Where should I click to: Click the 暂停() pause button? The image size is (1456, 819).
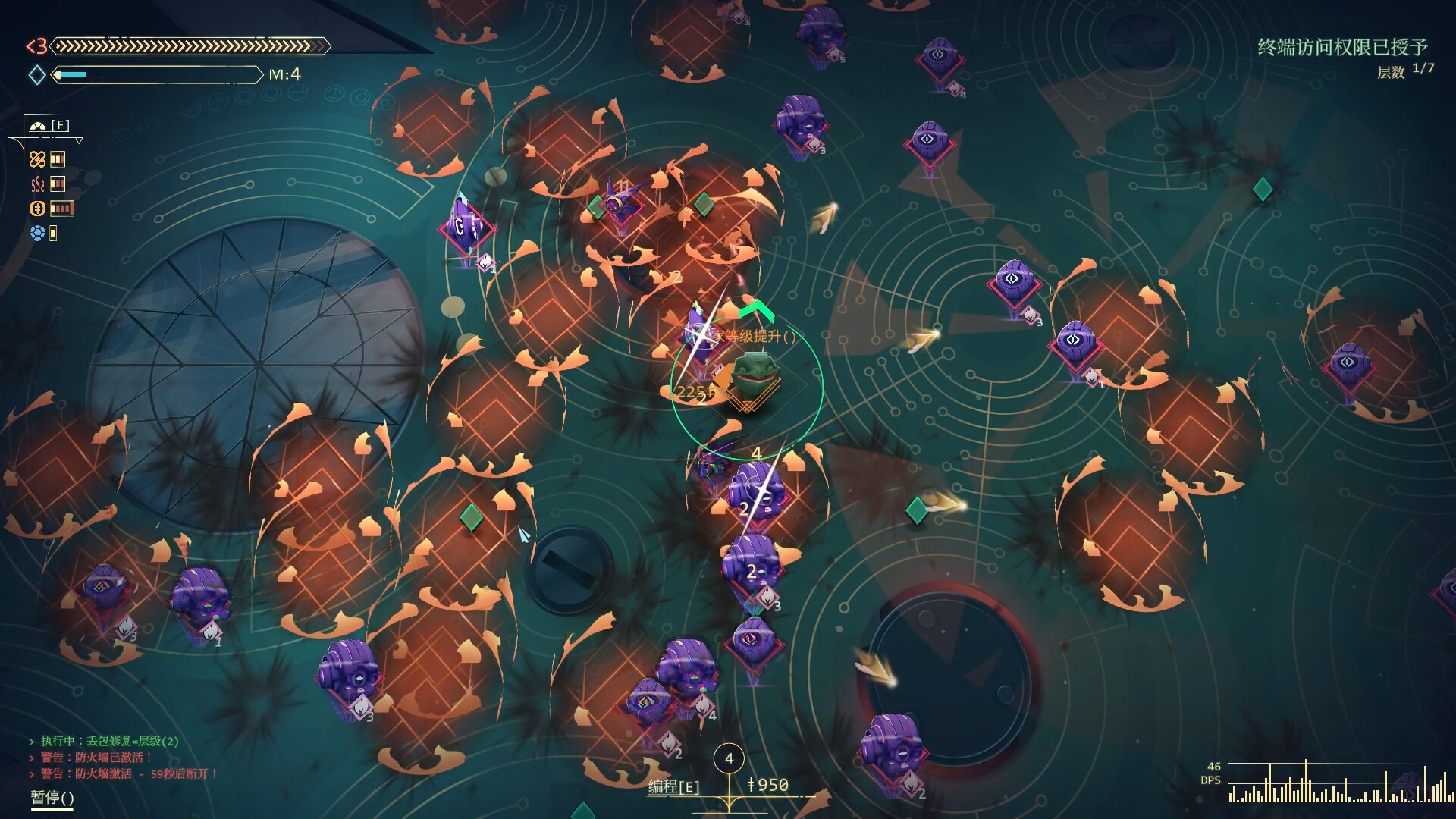pyautogui.click(x=52, y=797)
